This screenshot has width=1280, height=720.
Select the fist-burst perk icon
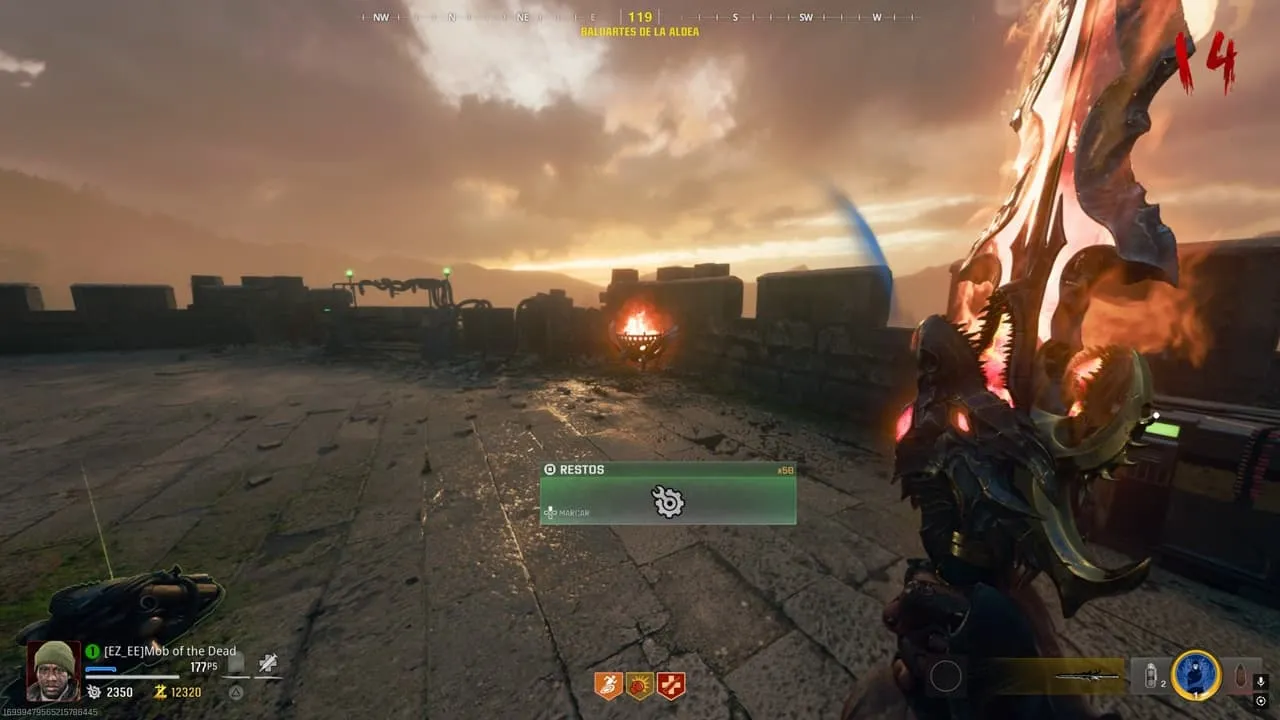pos(639,685)
